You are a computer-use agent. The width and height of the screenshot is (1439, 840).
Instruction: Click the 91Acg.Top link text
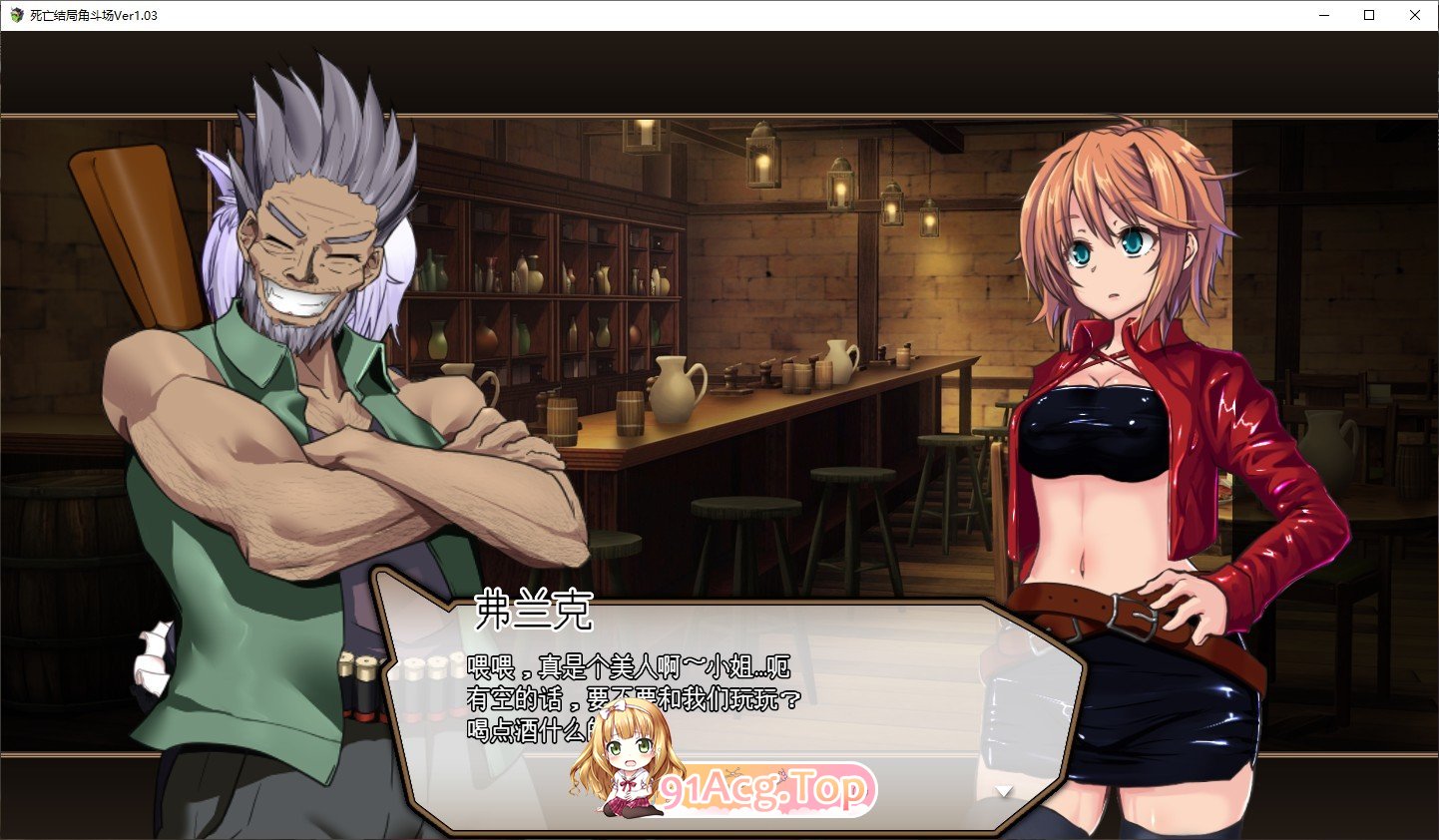pyautogui.click(x=763, y=788)
